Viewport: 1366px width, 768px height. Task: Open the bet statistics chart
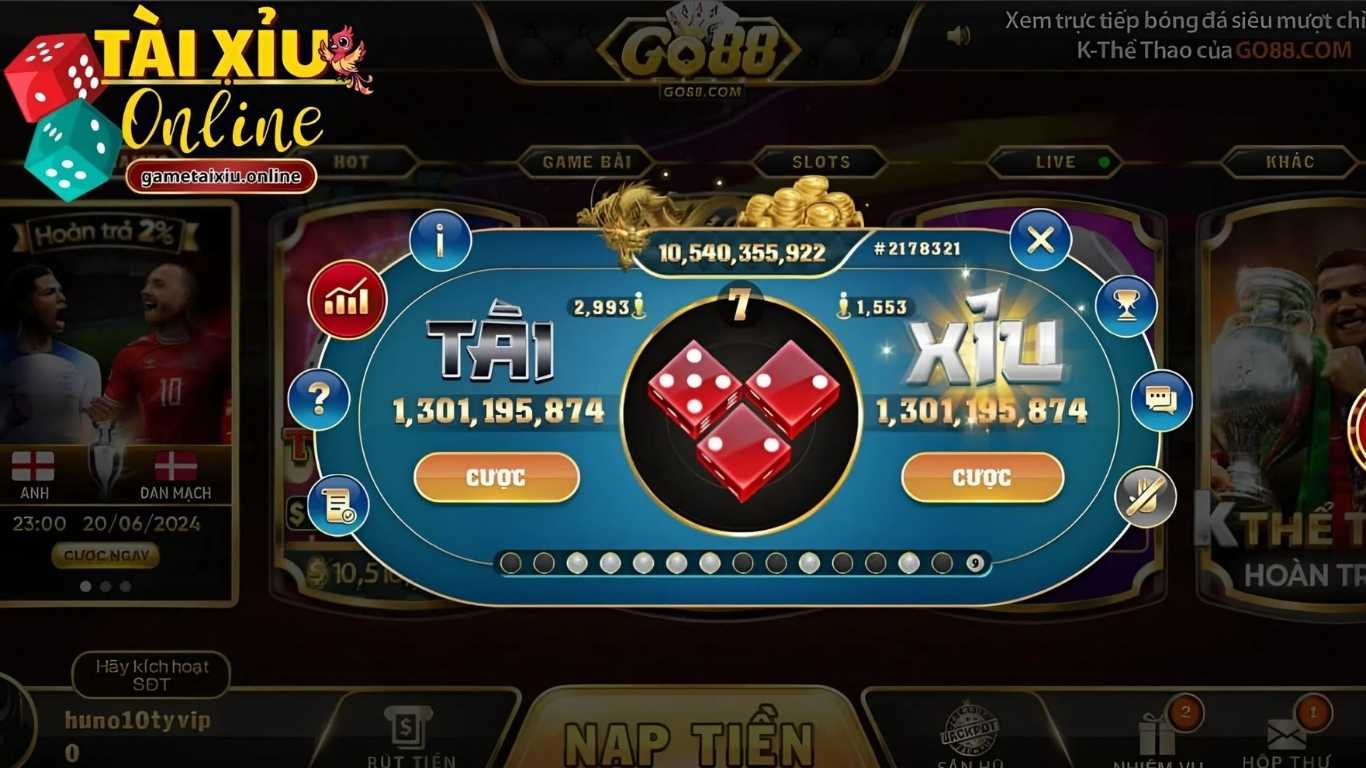click(347, 297)
